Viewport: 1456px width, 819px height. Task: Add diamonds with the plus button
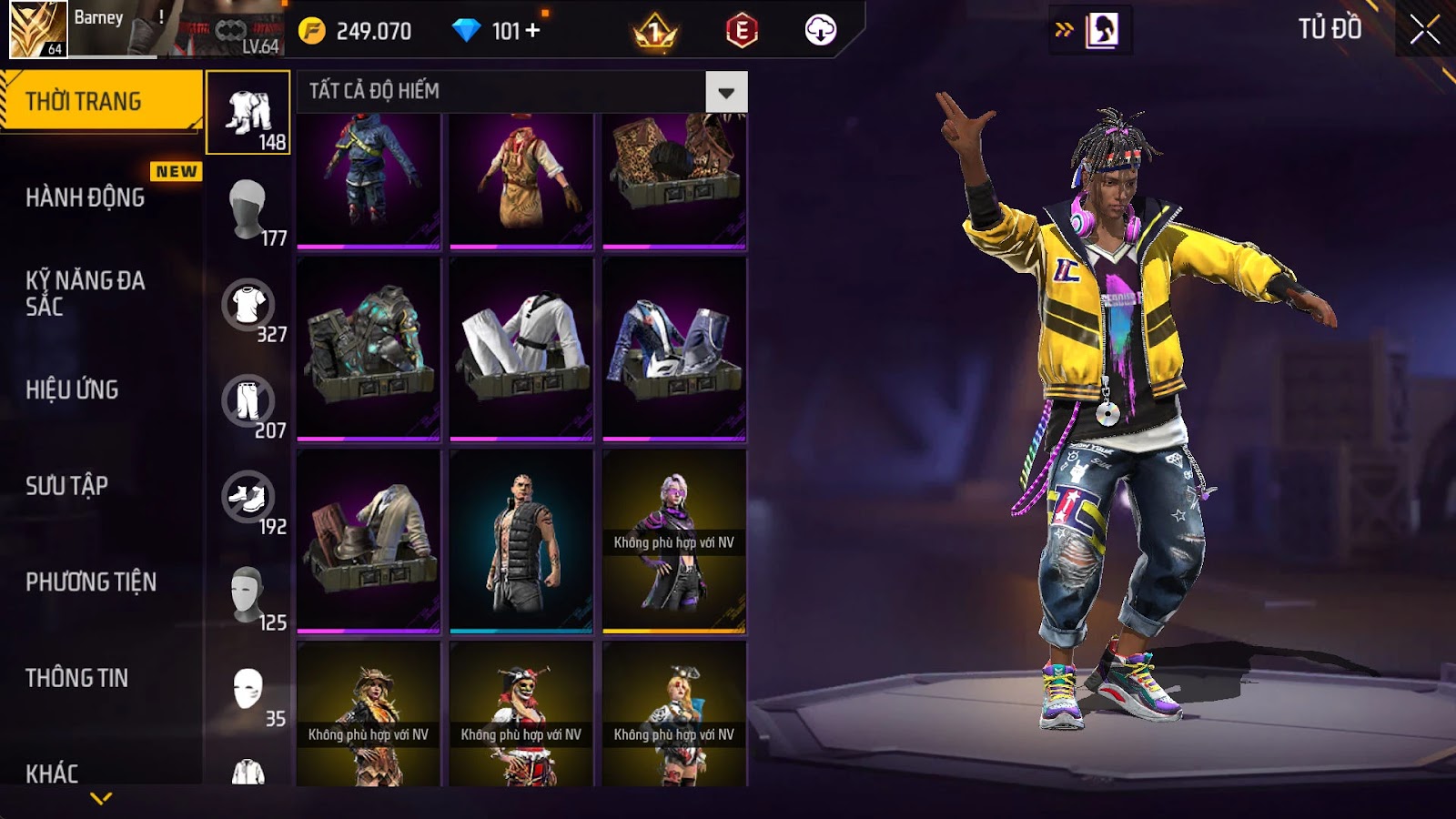533,31
